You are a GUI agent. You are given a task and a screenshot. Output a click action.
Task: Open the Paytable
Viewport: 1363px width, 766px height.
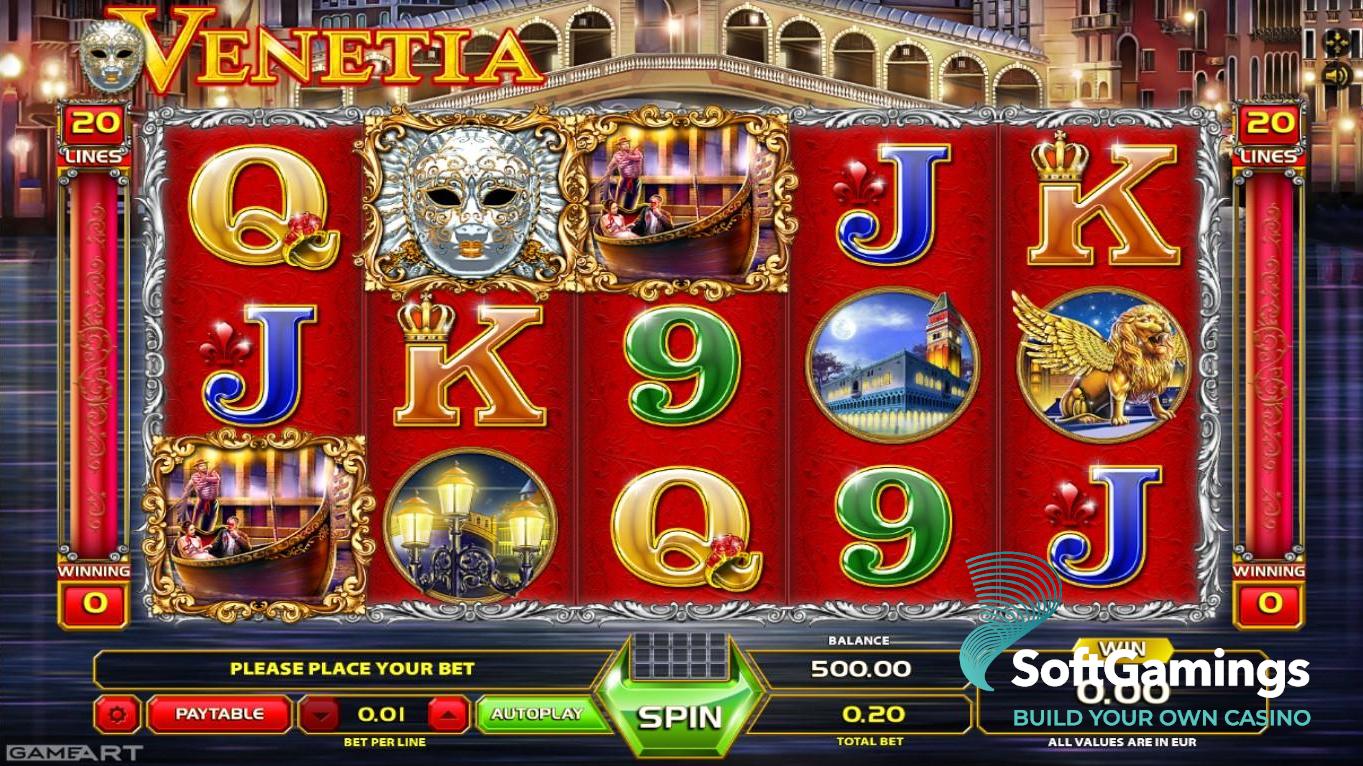tap(220, 714)
